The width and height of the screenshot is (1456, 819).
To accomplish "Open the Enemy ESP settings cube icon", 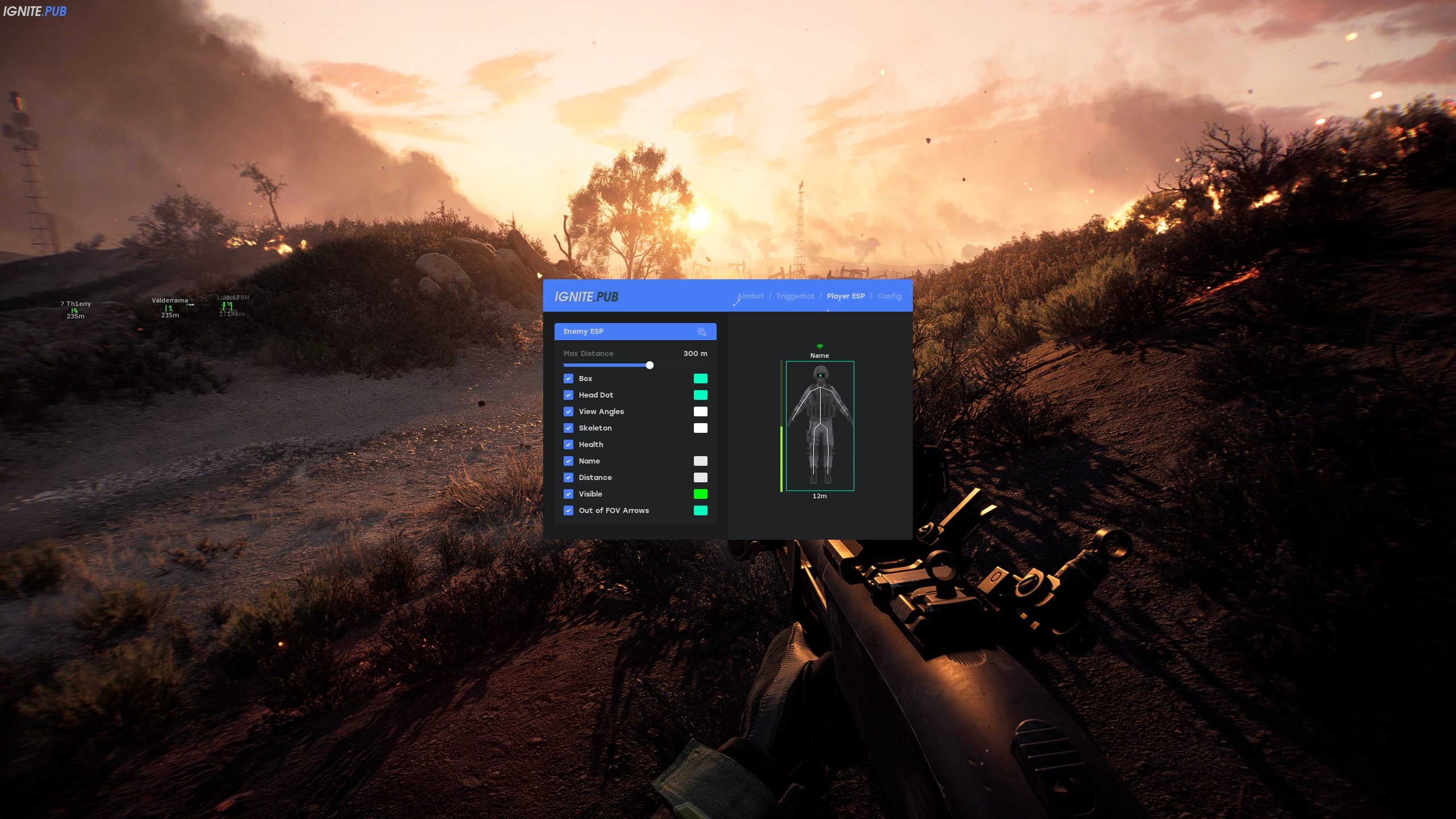I will (702, 332).
